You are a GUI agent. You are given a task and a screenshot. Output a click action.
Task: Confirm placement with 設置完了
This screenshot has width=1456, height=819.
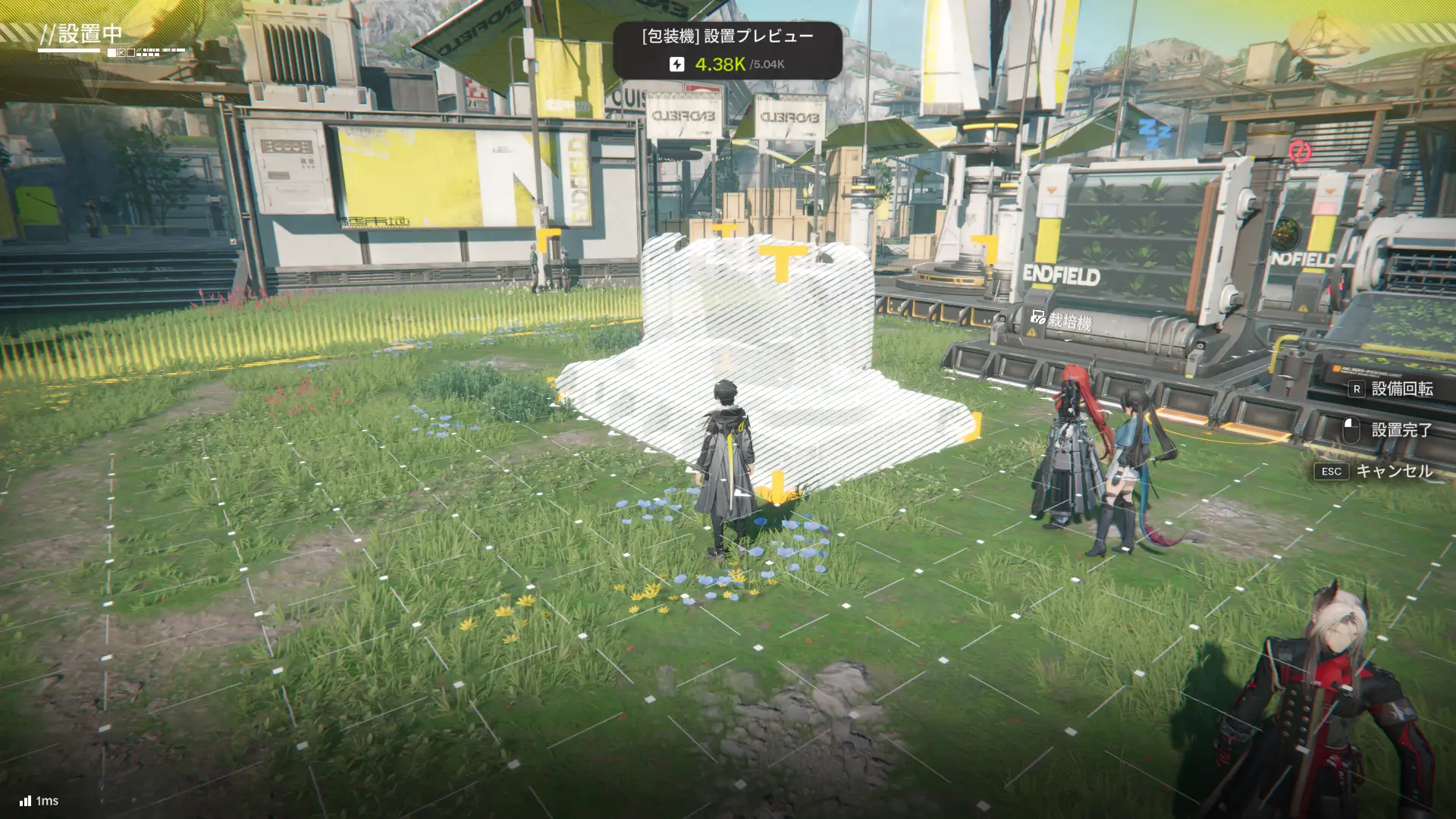tap(1389, 430)
